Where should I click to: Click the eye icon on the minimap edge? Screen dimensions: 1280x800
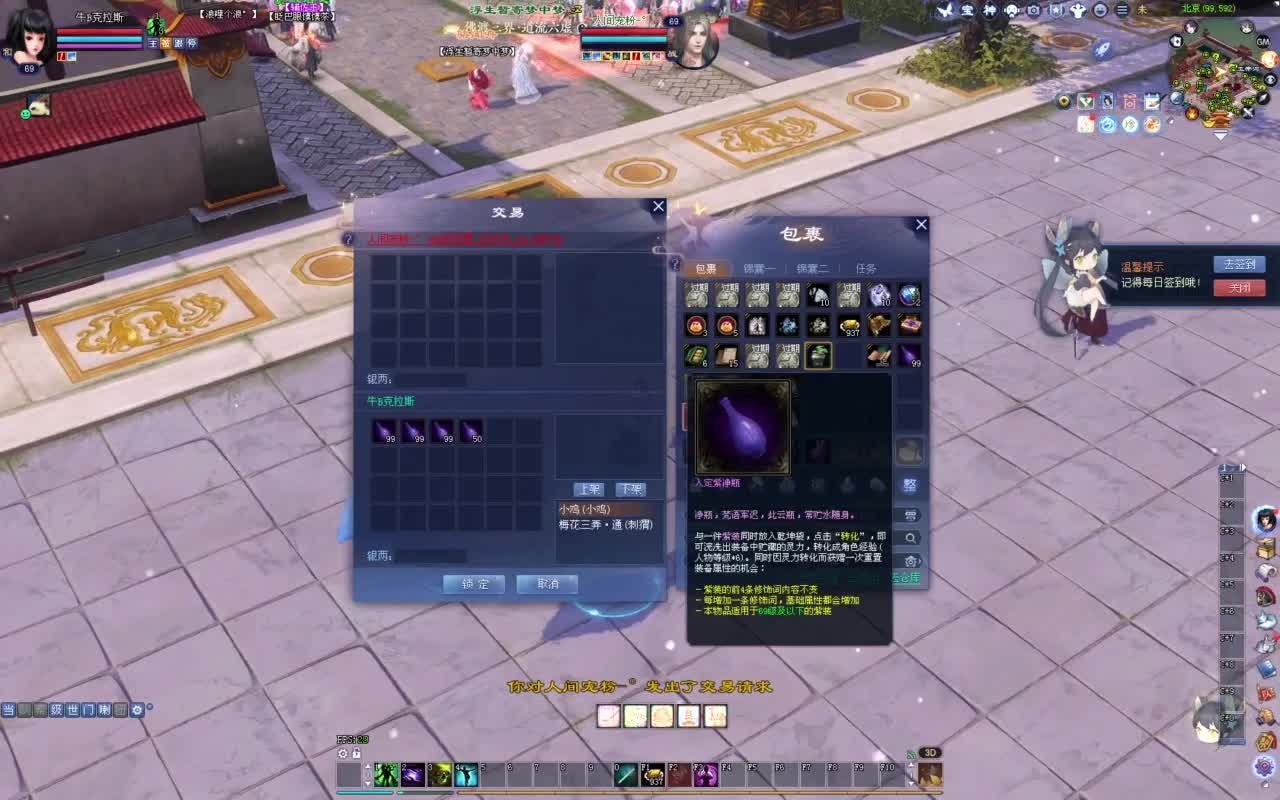[x=1268, y=79]
